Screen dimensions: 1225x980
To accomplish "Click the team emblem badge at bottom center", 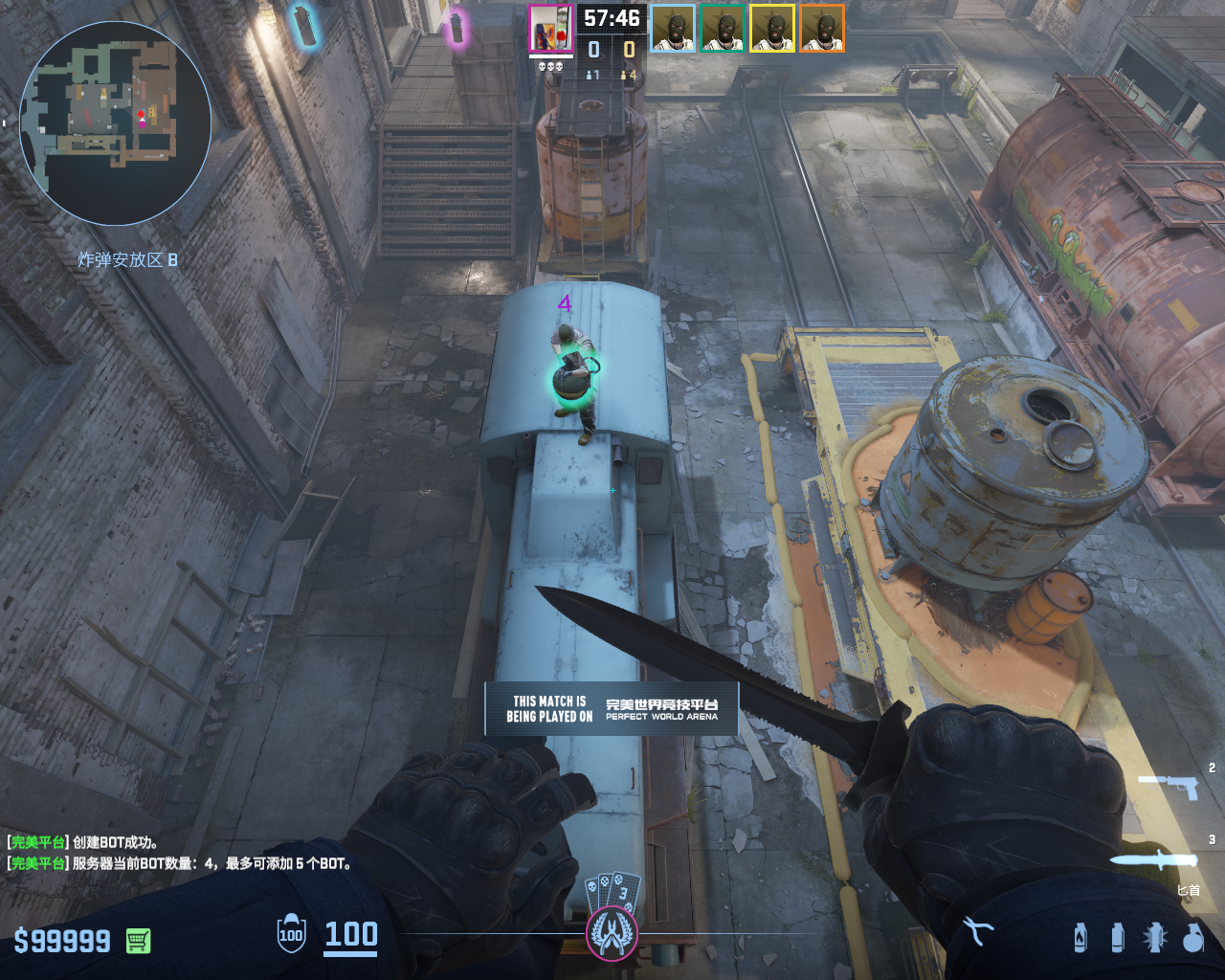I will click(x=612, y=932).
